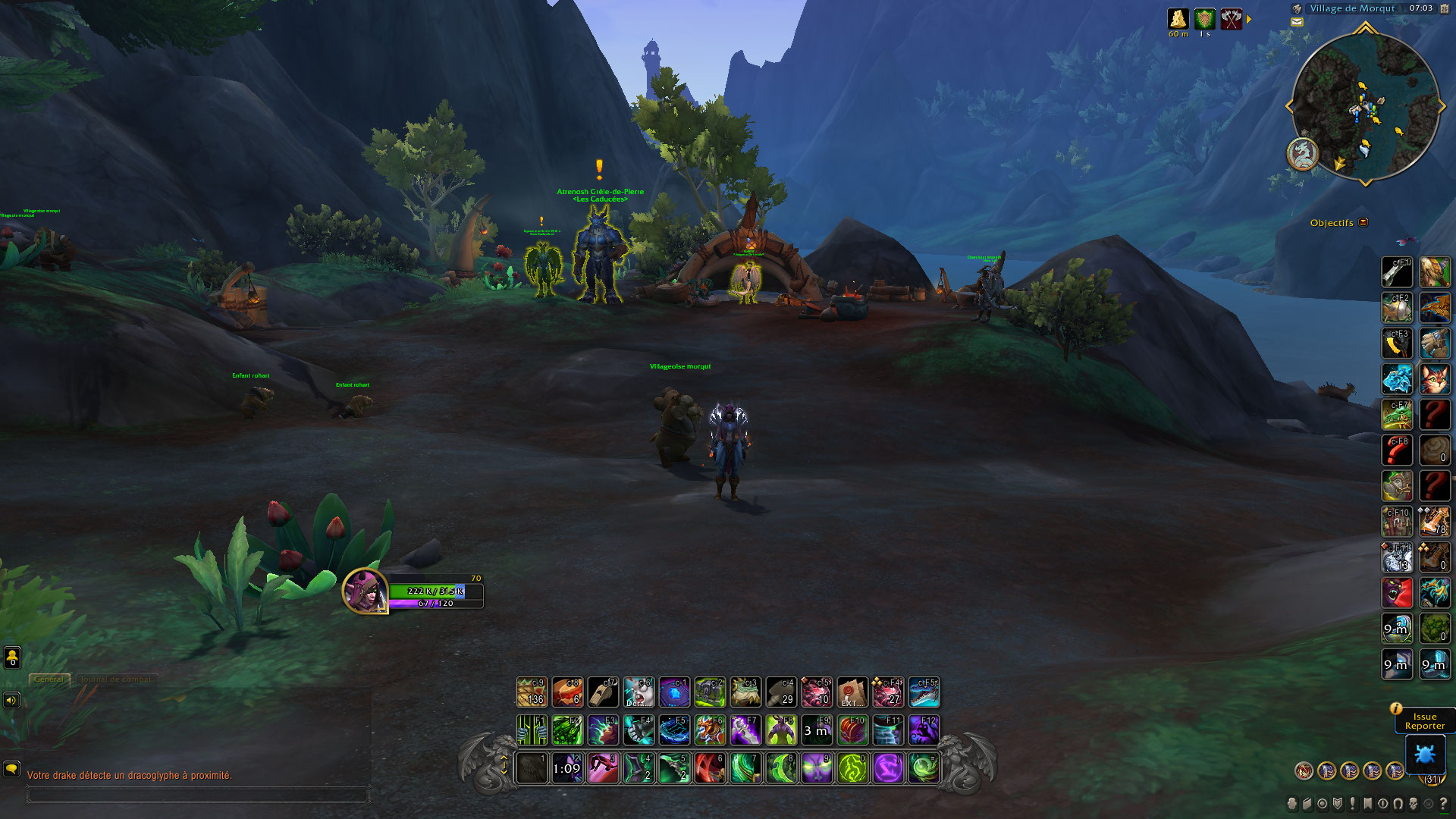Open the Issue Reporter bug button

click(x=1425, y=755)
